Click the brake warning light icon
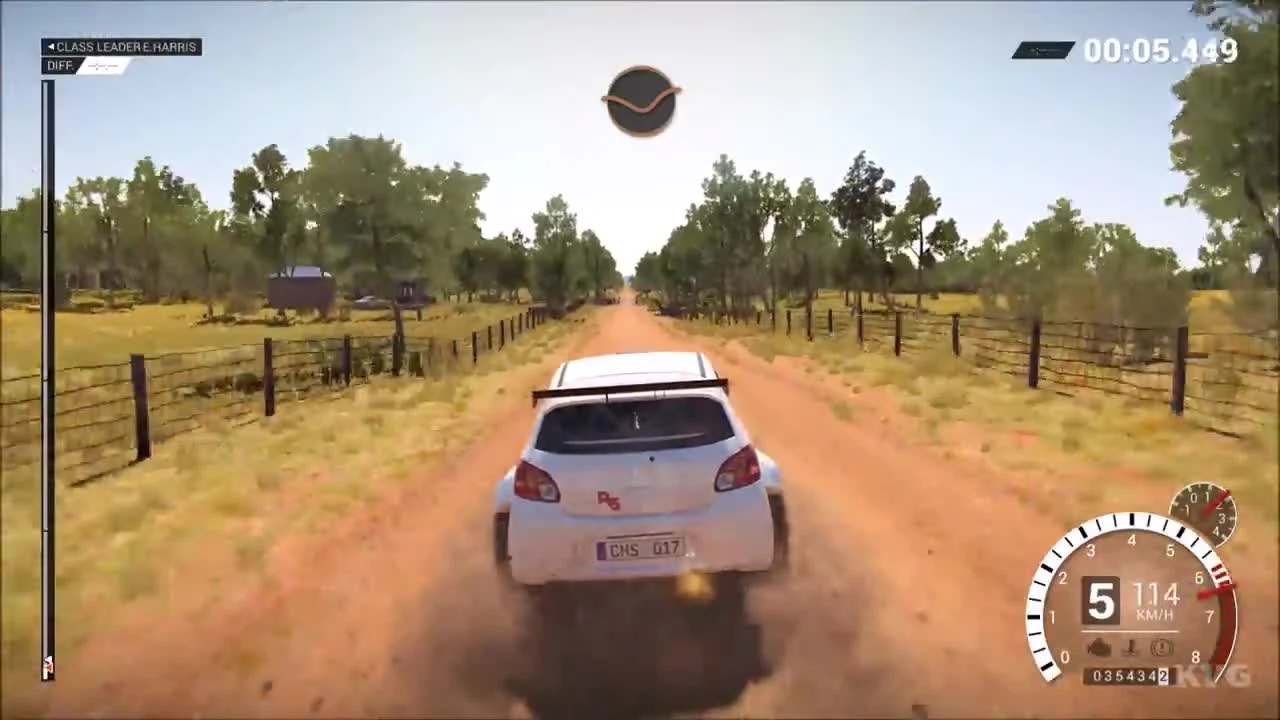This screenshot has height=720, width=1280. tap(1160, 648)
